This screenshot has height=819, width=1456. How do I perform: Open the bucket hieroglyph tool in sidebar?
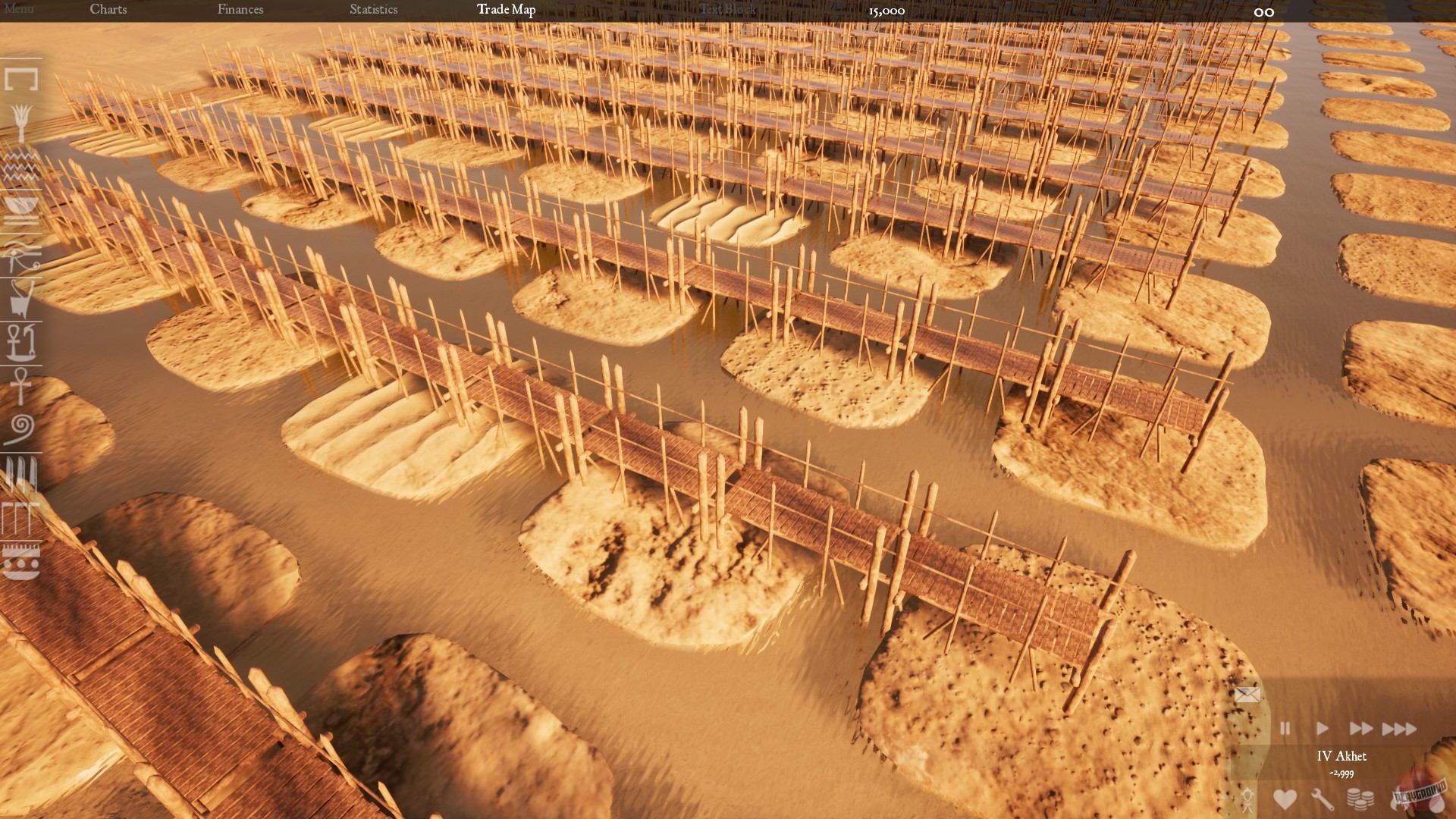click(x=20, y=300)
